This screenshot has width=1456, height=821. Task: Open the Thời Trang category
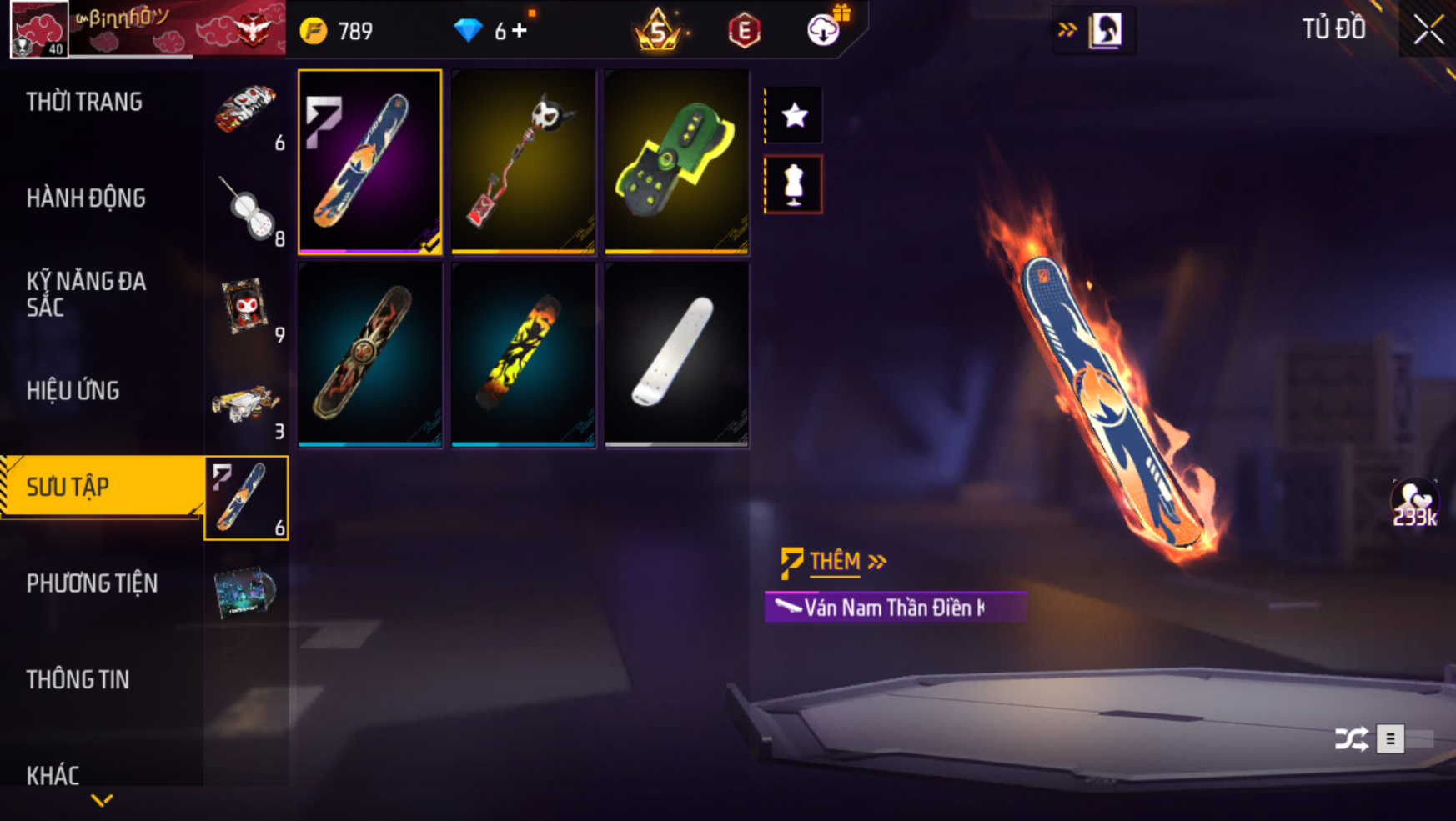point(84,103)
